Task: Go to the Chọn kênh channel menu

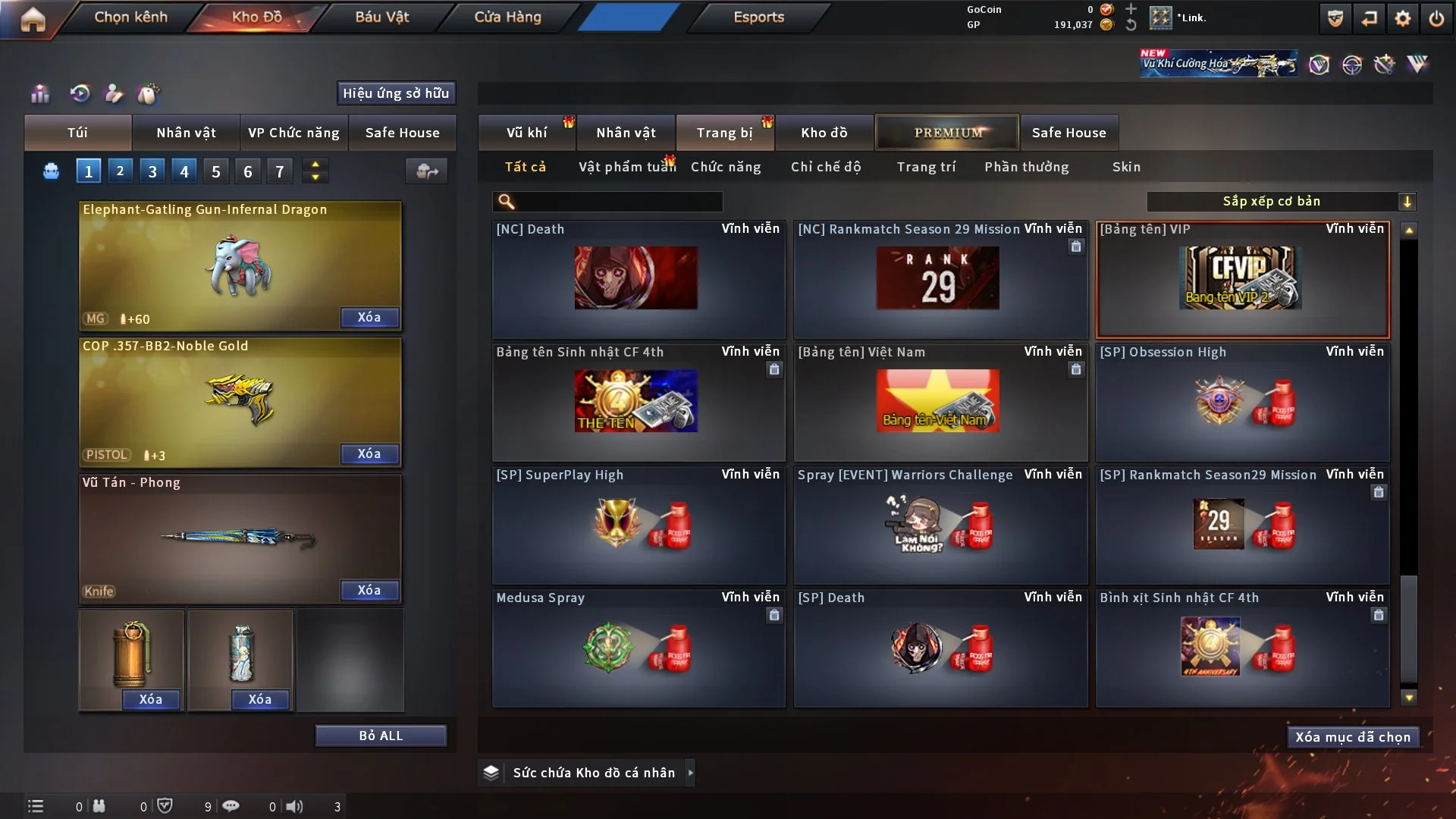Action: [x=130, y=17]
